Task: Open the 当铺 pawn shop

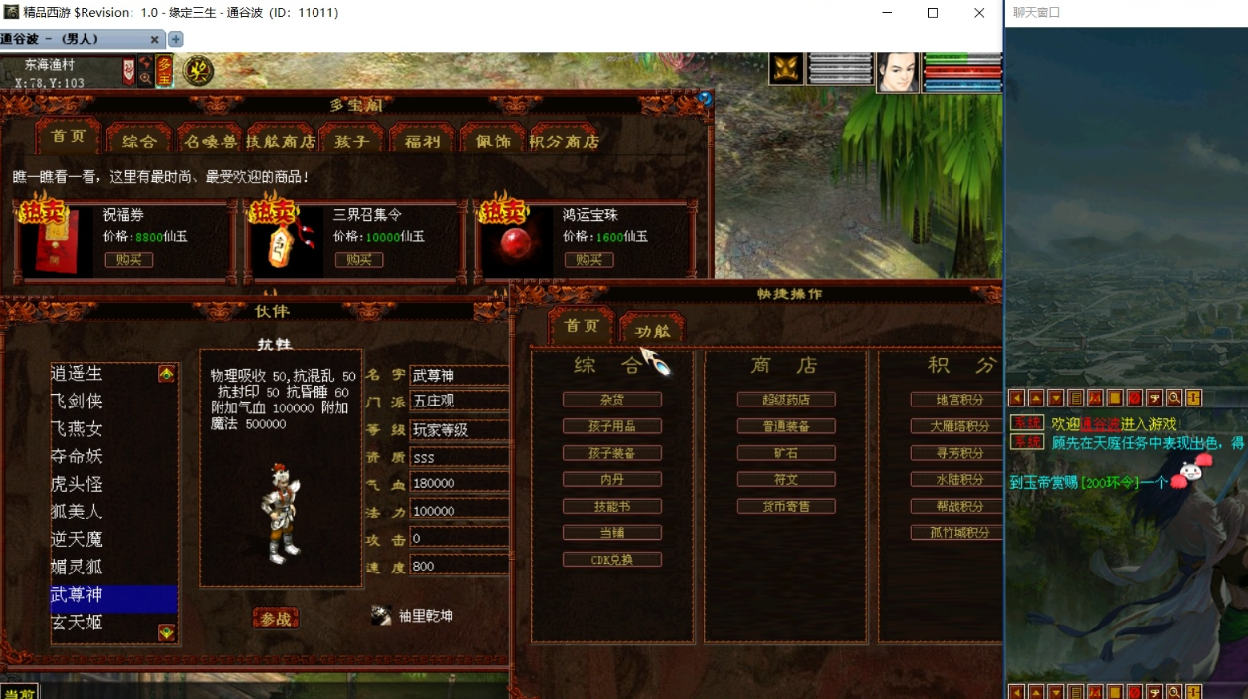Action: click(x=612, y=533)
